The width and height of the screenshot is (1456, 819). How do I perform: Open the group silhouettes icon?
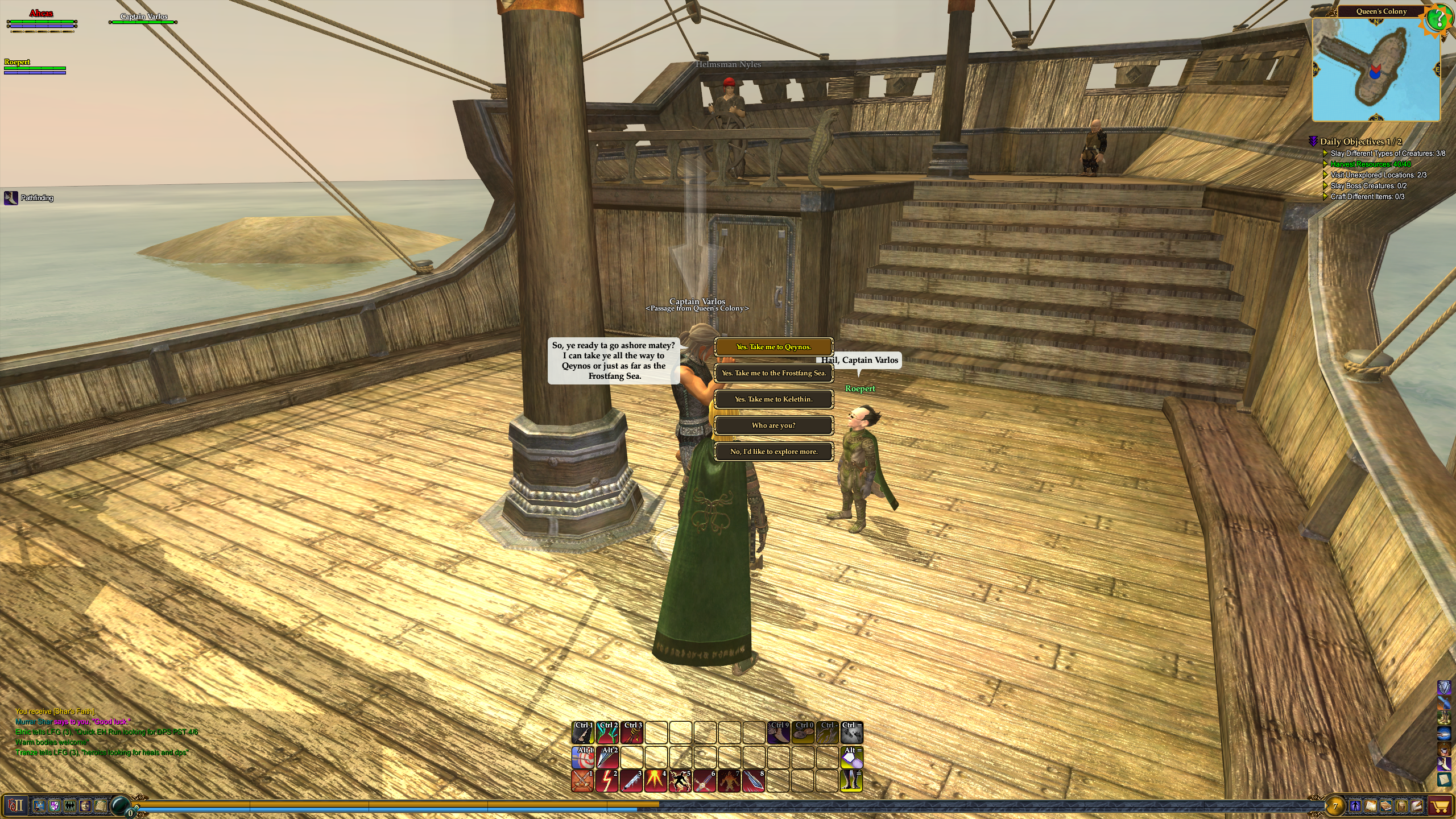tap(70, 805)
